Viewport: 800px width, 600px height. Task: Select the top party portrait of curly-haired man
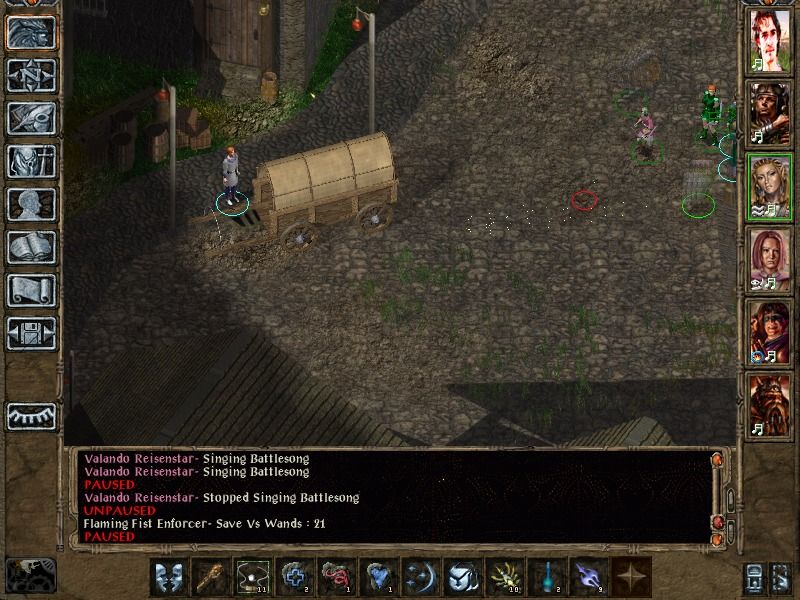[x=769, y=43]
